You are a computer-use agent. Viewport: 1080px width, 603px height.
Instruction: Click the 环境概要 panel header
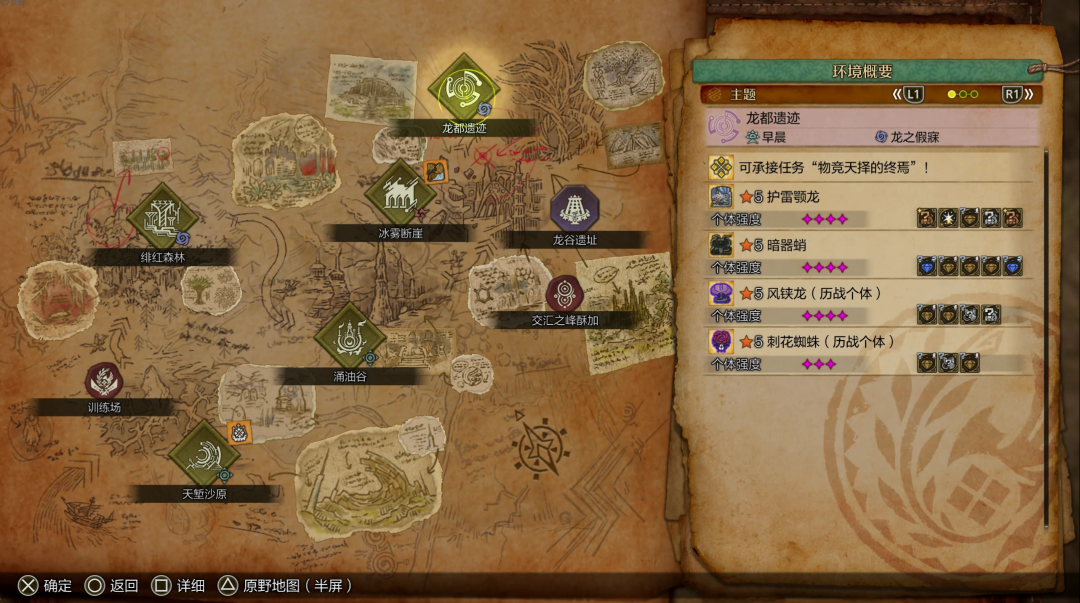tap(862, 71)
